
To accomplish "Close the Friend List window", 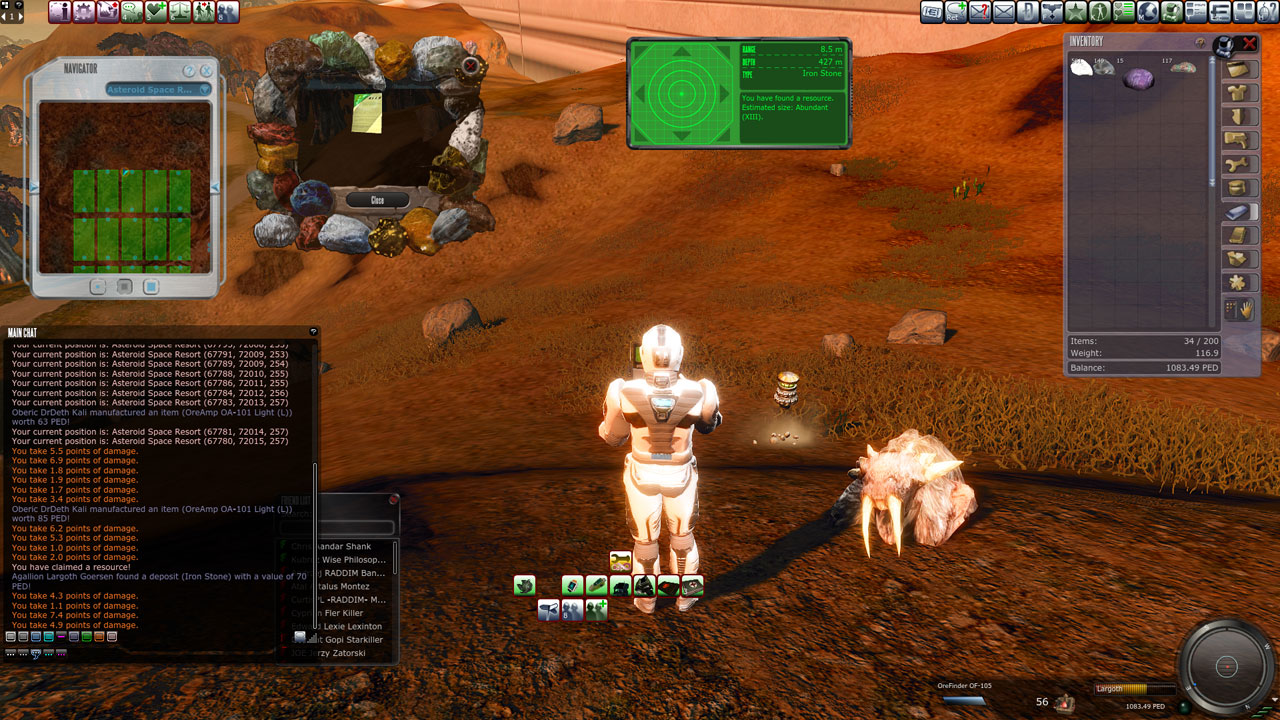I will (394, 499).
